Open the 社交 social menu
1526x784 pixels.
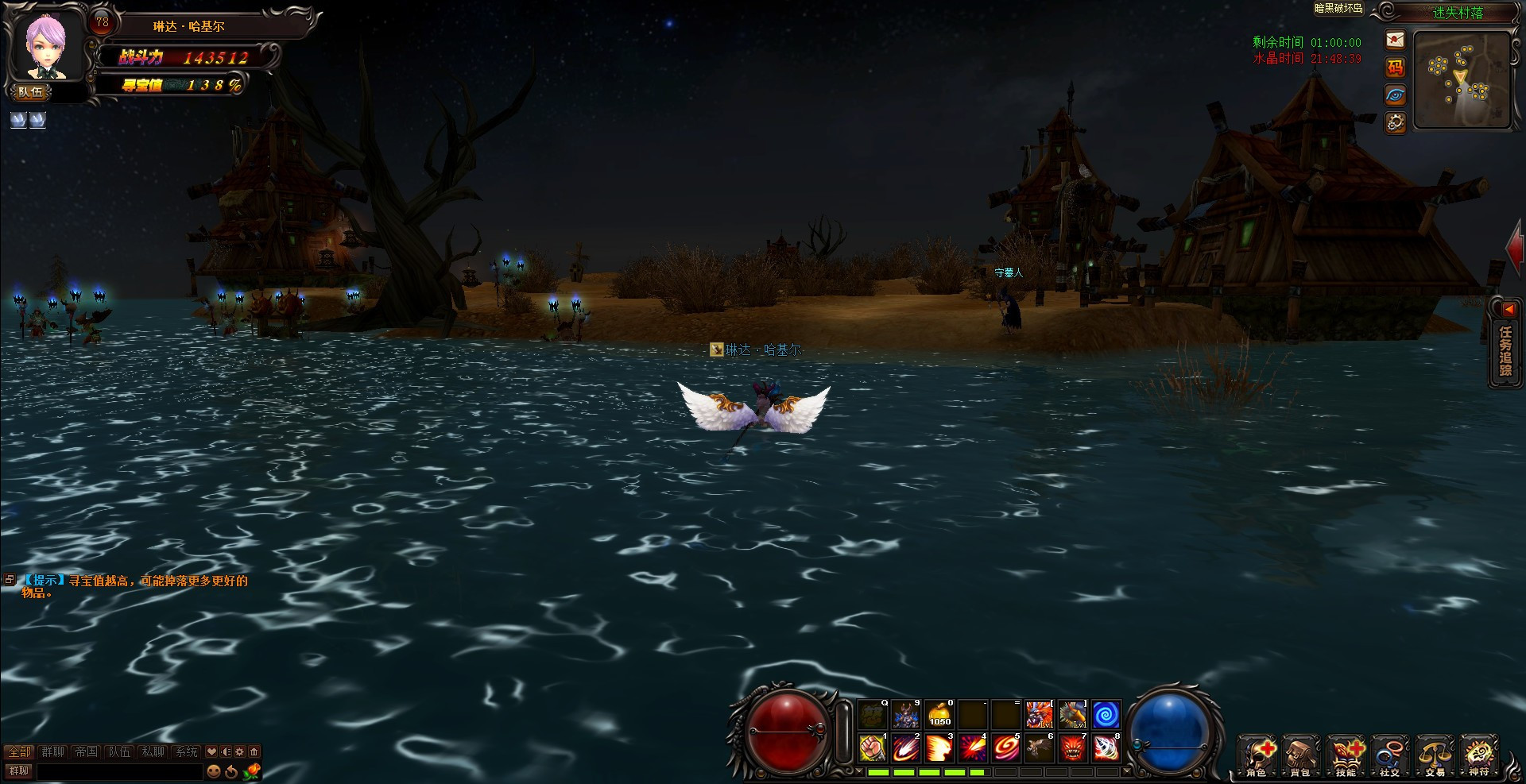tap(1390, 755)
